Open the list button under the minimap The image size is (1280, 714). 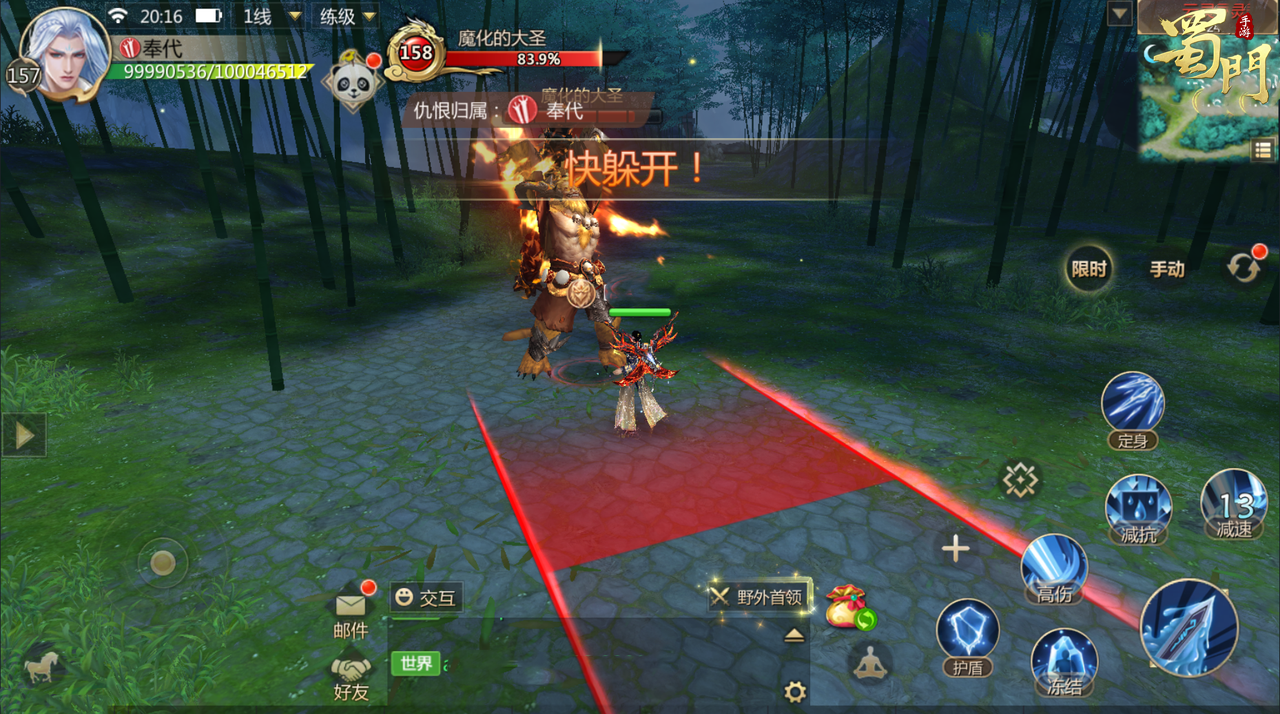click(x=1262, y=150)
